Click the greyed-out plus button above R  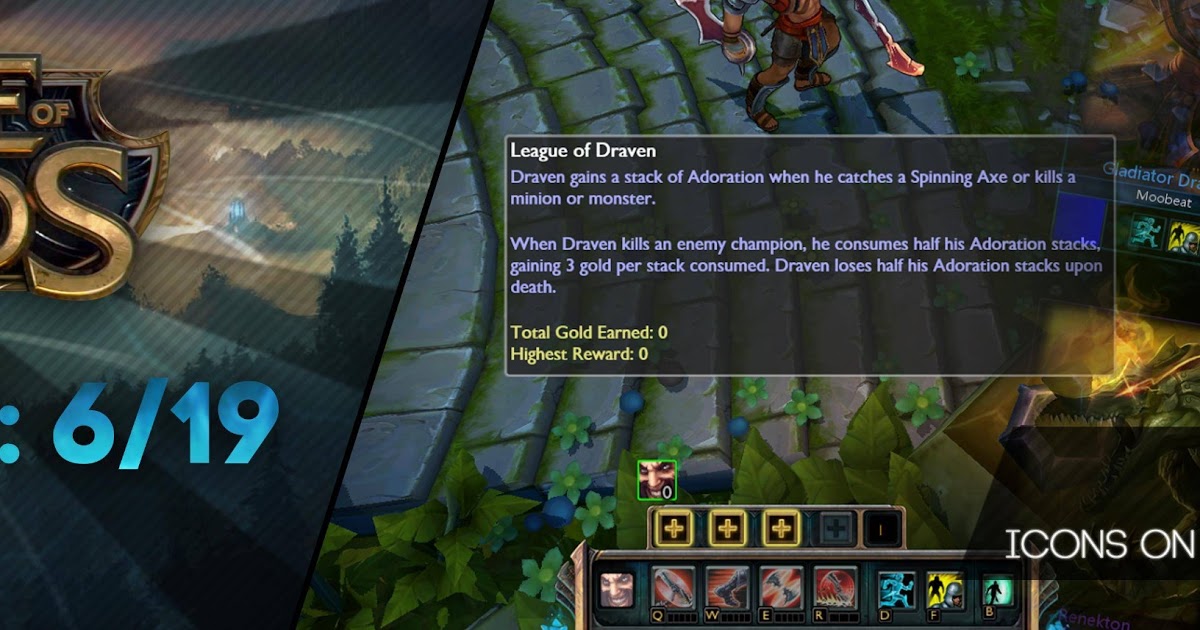(835, 528)
